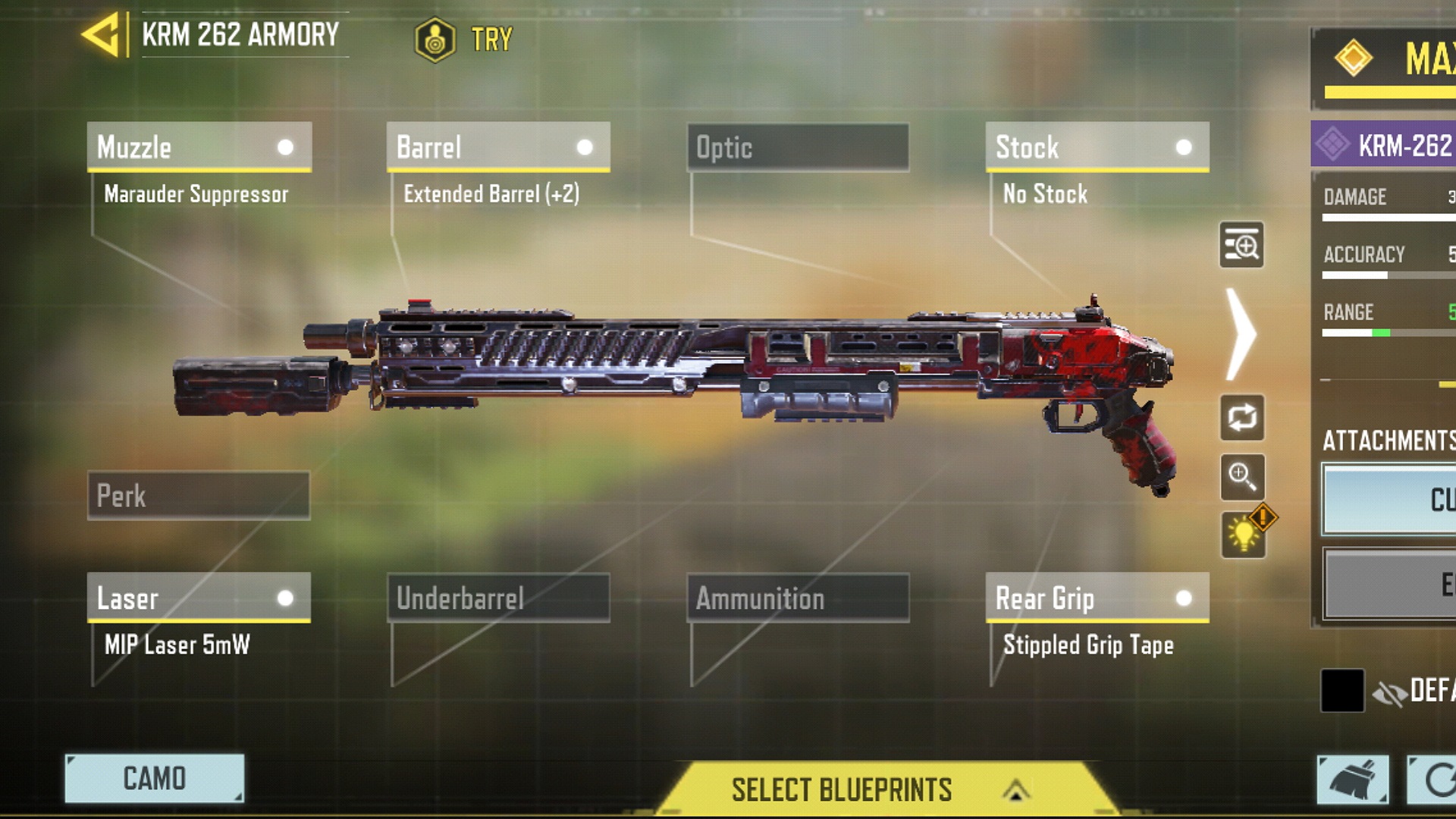Open the TRY shooting range

(464, 39)
